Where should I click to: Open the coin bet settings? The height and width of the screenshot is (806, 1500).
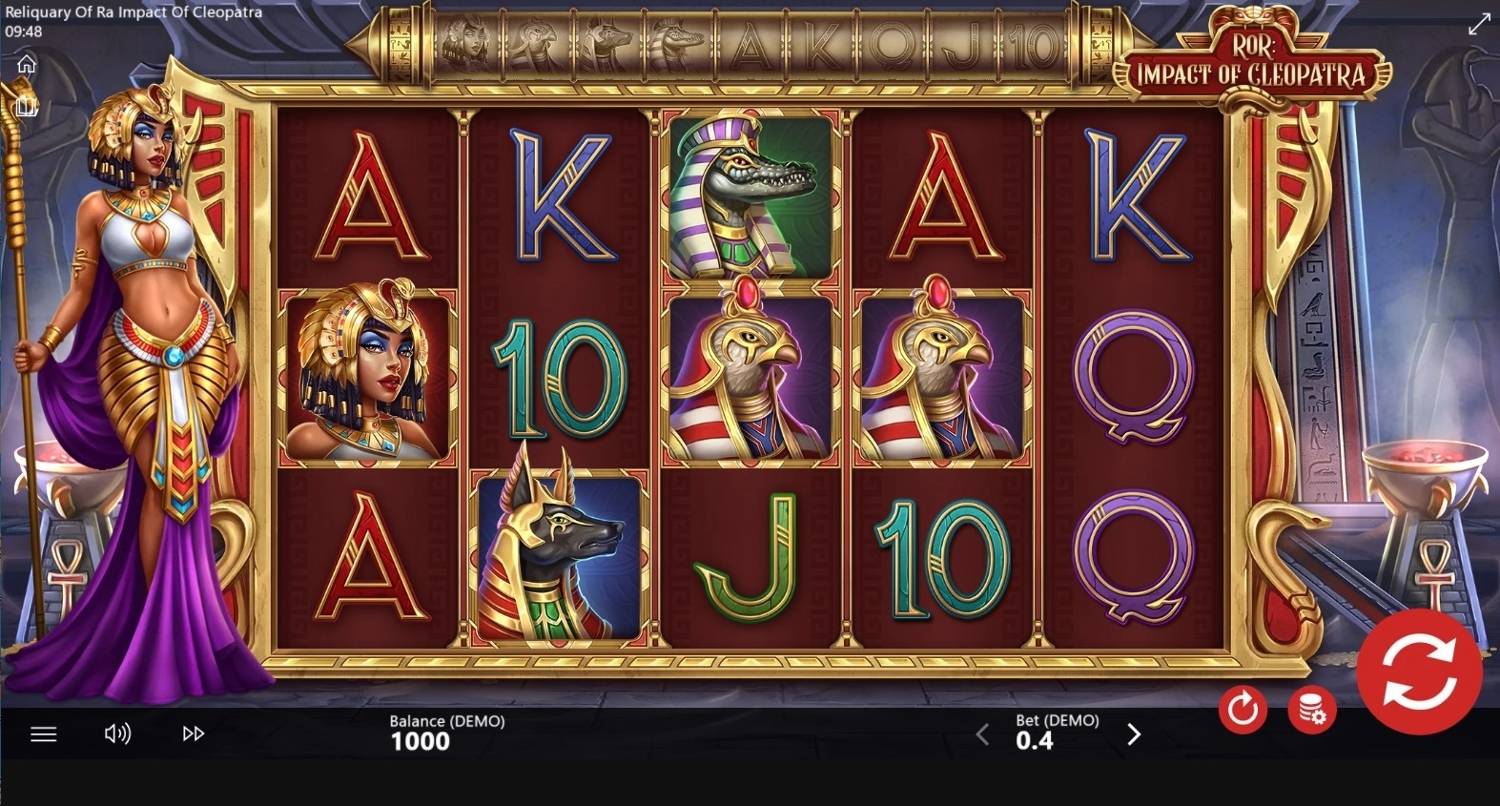1312,710
